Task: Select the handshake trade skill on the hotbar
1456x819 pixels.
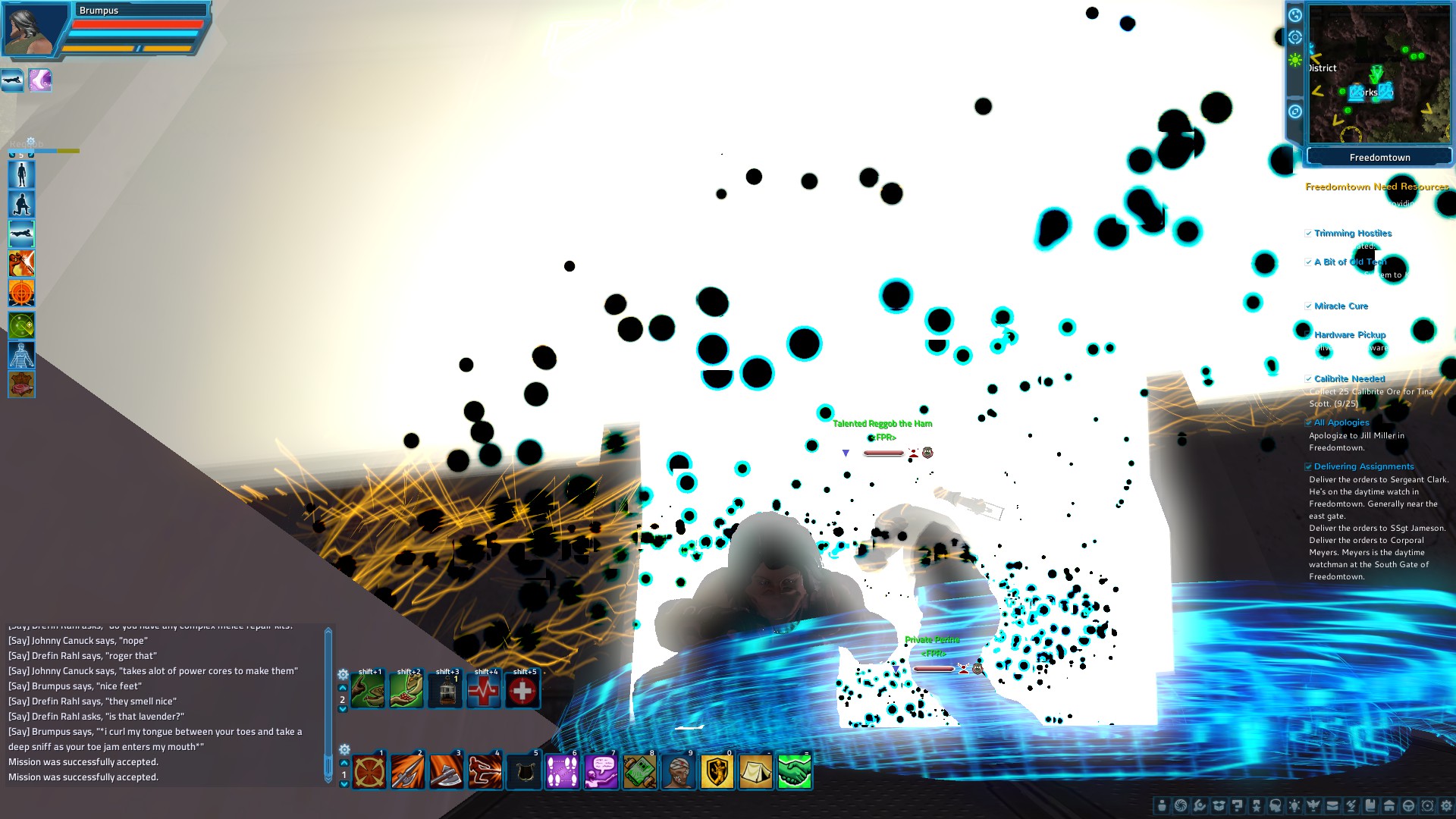Action: point(795,770)
